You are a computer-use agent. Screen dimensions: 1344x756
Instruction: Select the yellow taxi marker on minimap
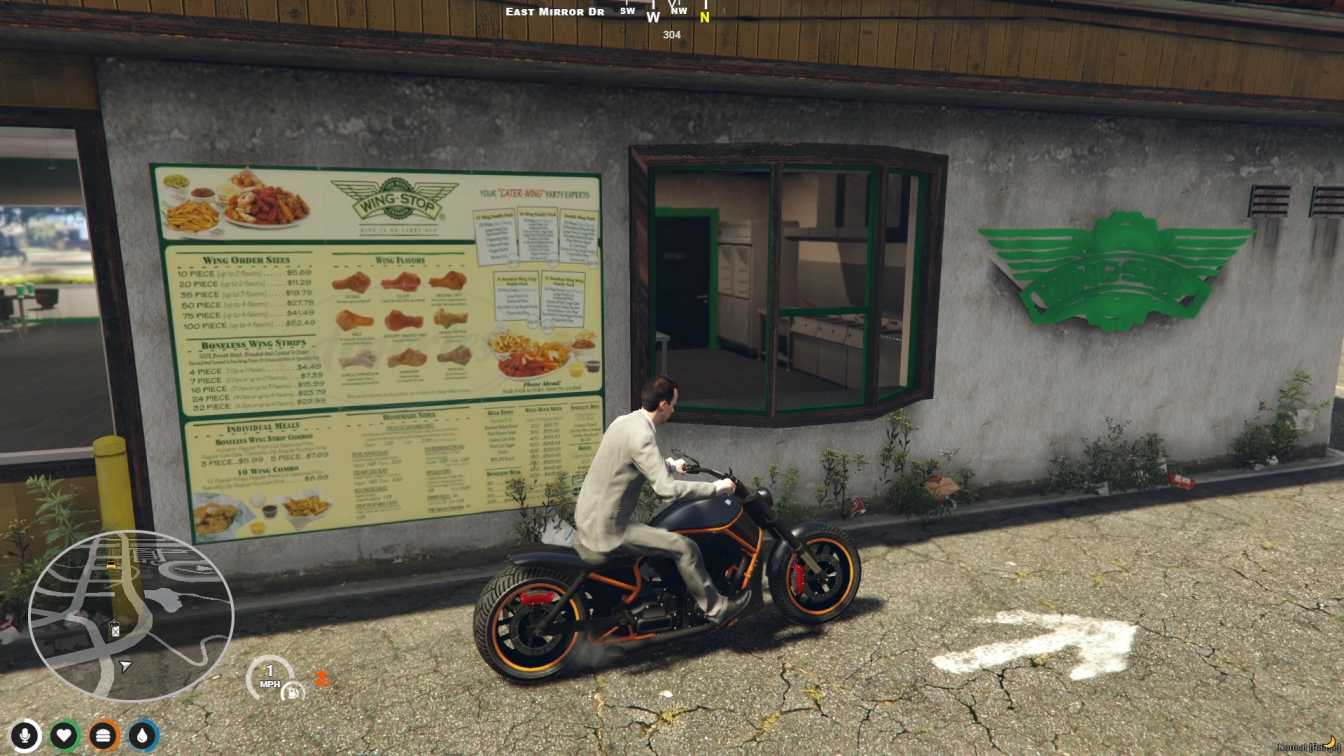click(112, 565)
